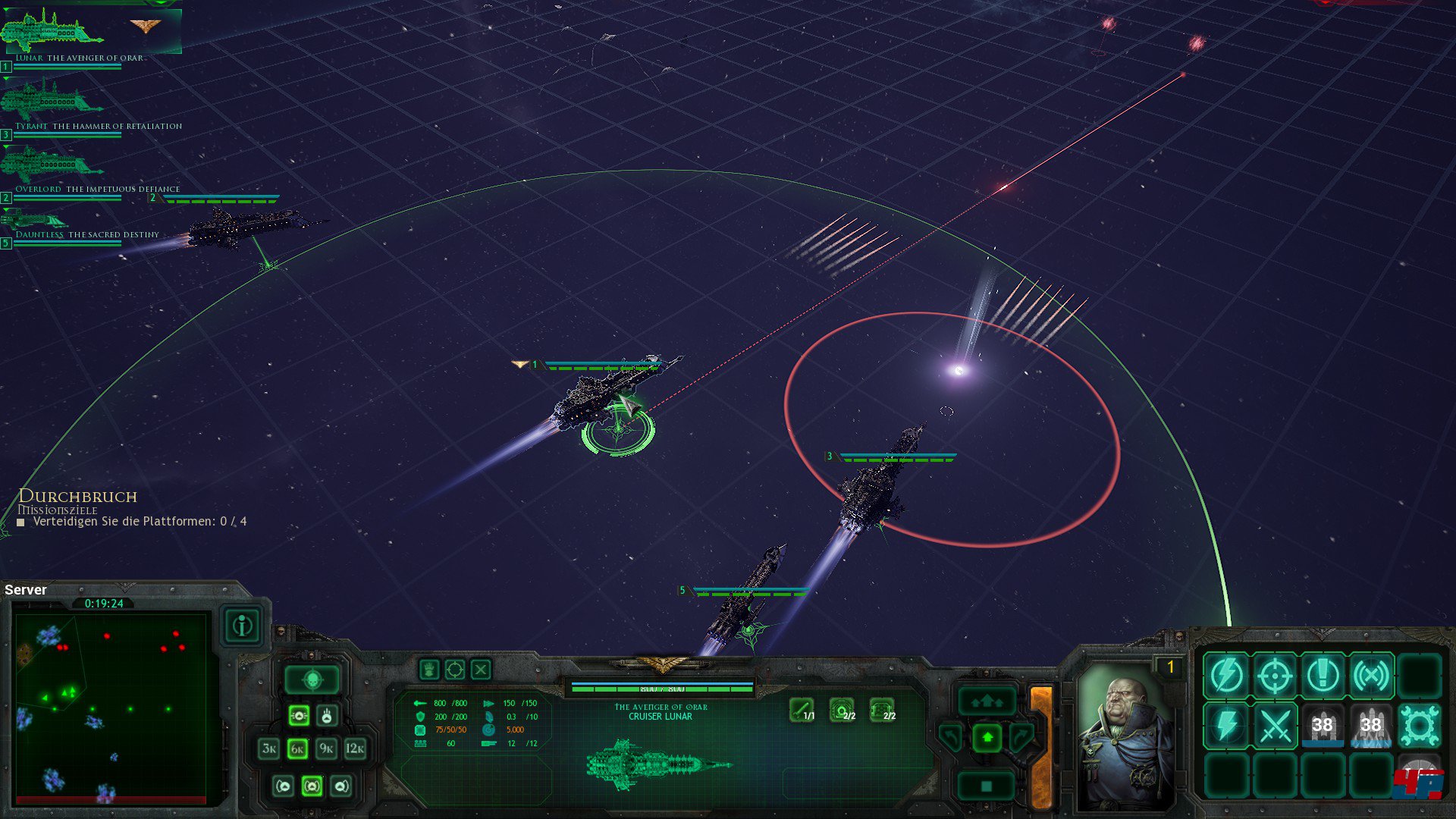Open the info panel button
This screenshot has height=819, width=1456.
pyautogui.click(x=243, y=626)
